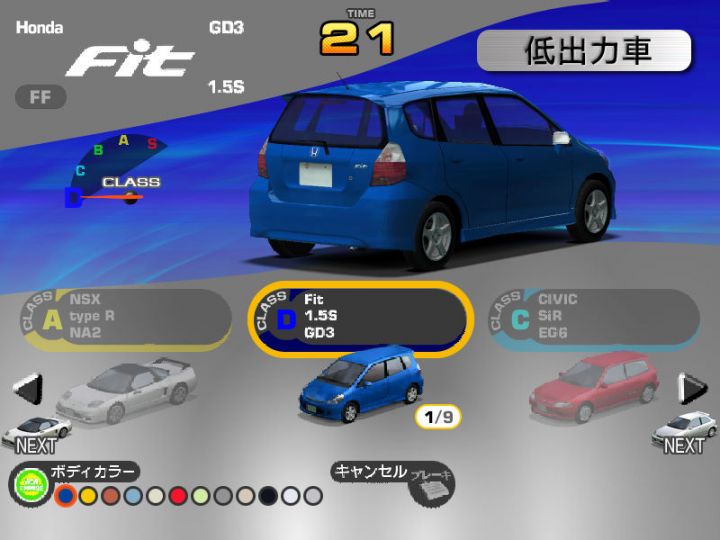720x540 pixels.
Task: Click the blue Fit thumbnail in the carousel
Action: [360, 385]
